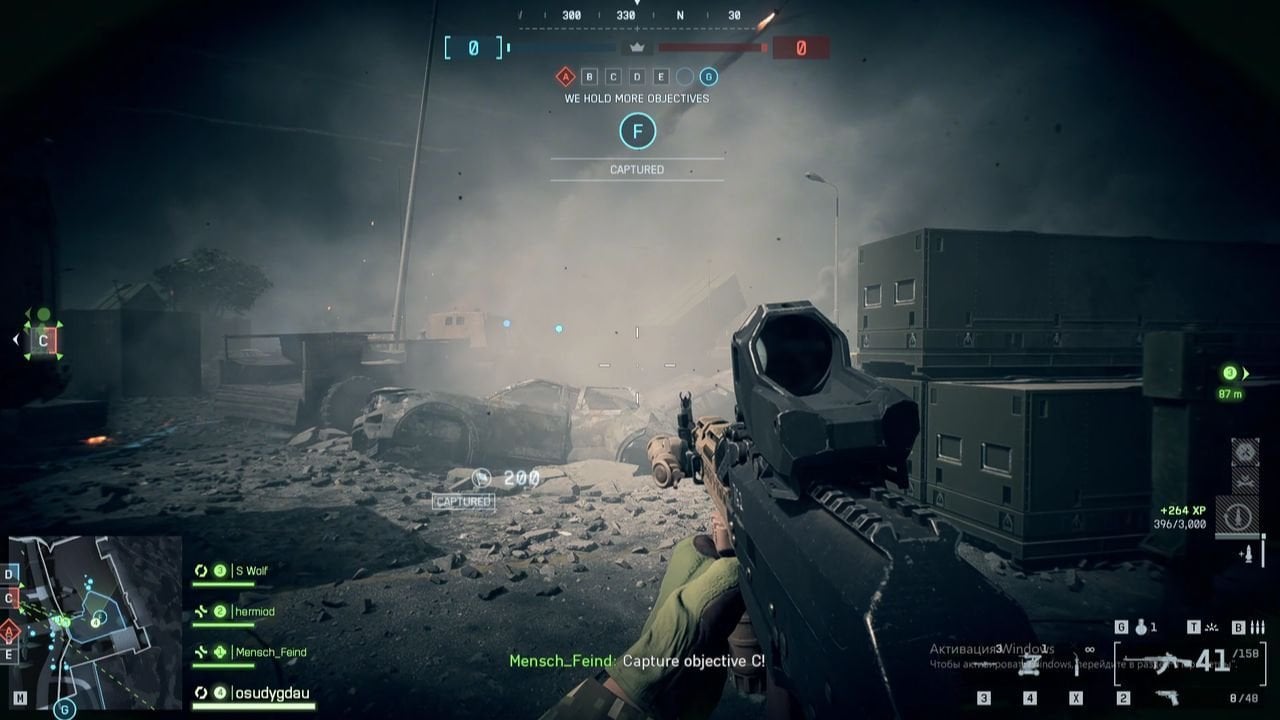Click the objective C edge marker
The height and width of the screenshot is (720, 1280).
43,340
